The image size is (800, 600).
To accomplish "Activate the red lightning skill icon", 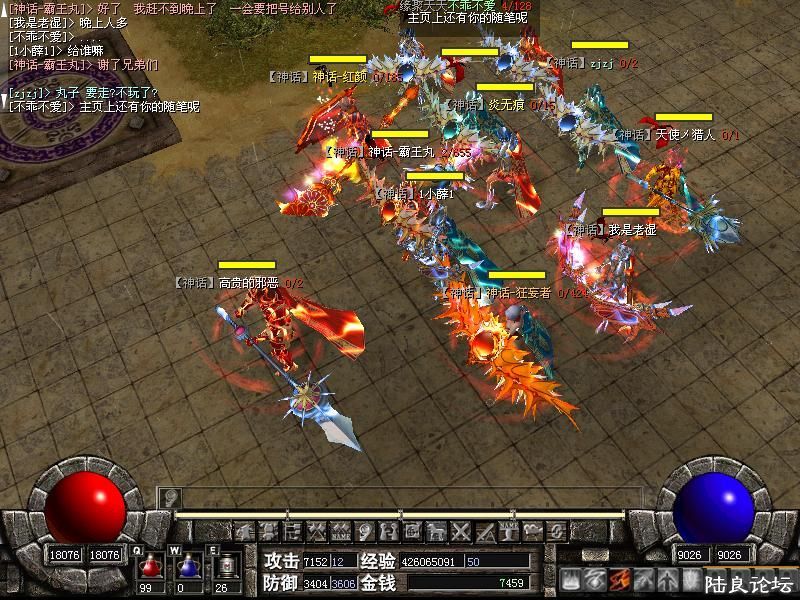I will coord(618,578).
